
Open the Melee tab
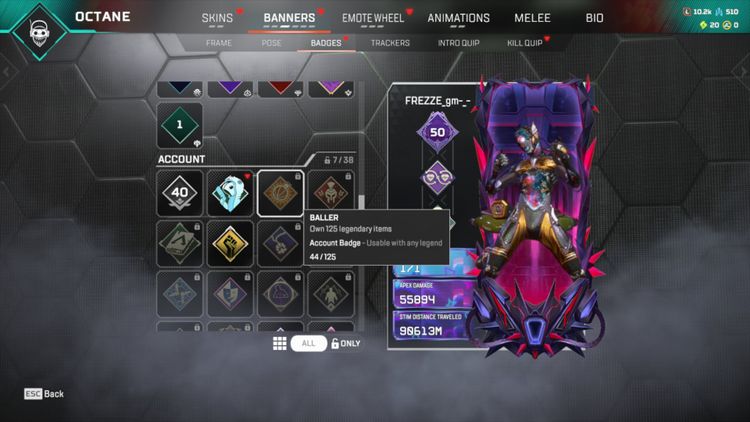click(x=532, y=18)
